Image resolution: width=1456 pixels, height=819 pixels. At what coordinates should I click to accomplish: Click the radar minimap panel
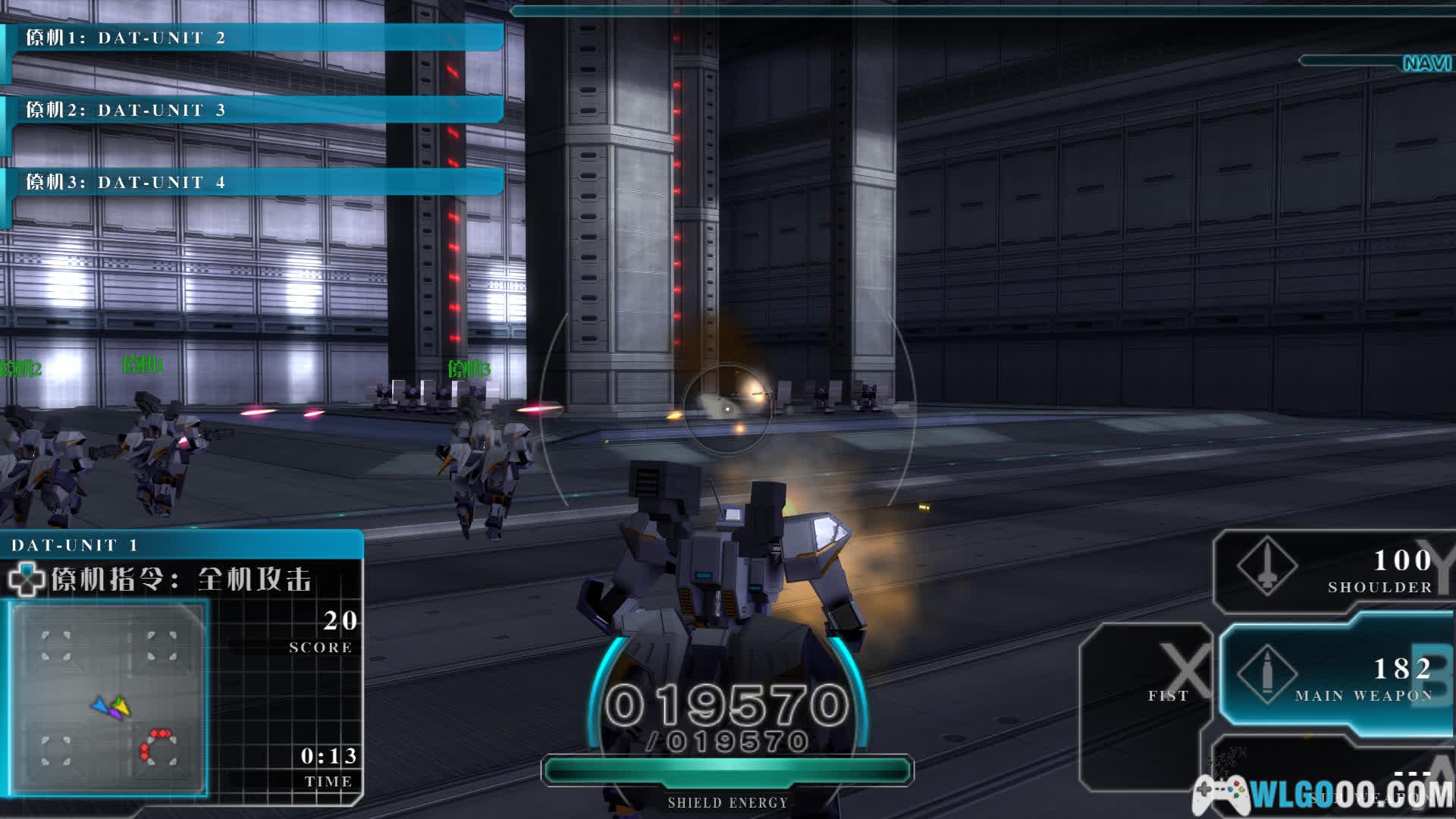[x=108, y=698]
